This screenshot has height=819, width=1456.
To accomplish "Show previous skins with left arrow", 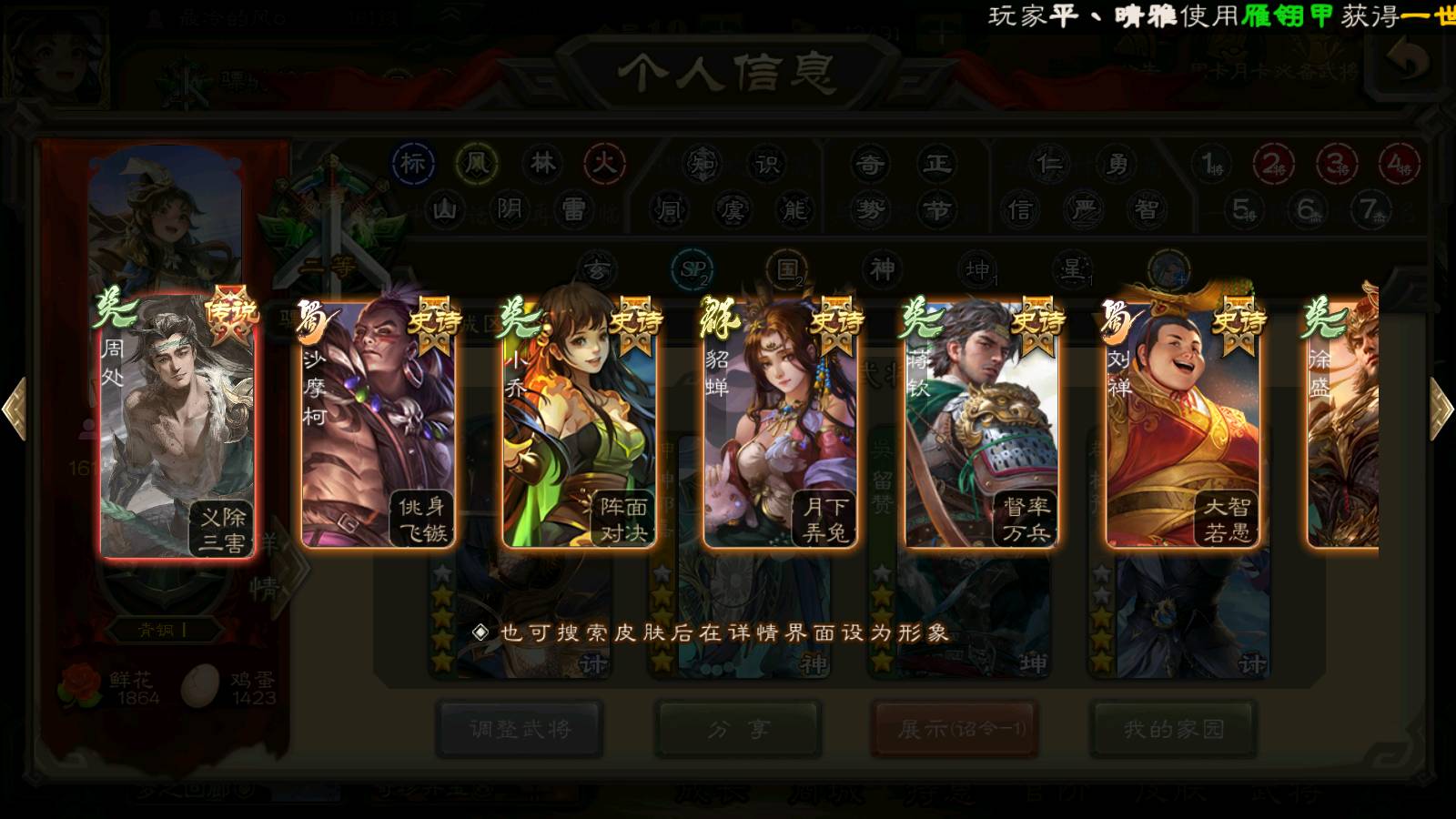I will coord(14,409).
